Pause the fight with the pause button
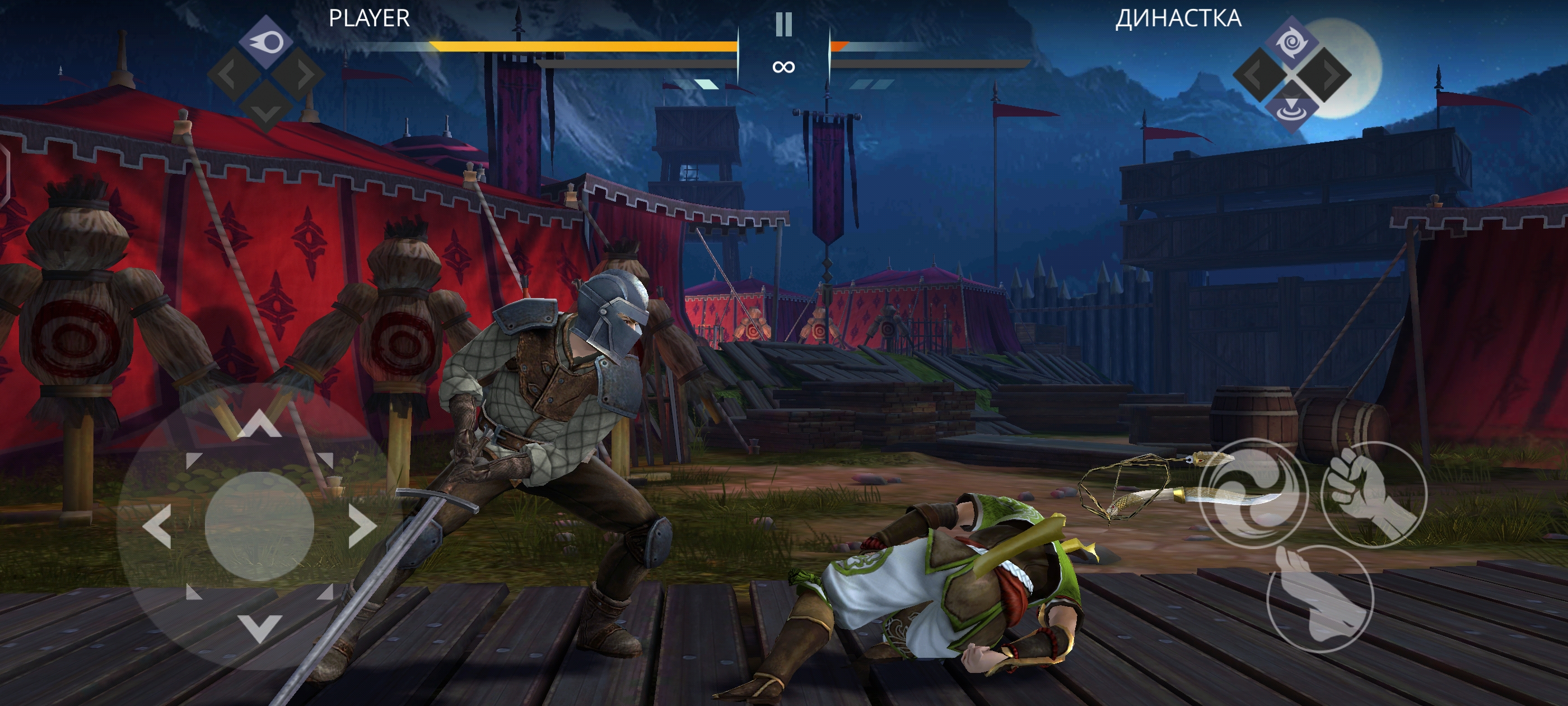1568x706 pixels. [783, 25]
